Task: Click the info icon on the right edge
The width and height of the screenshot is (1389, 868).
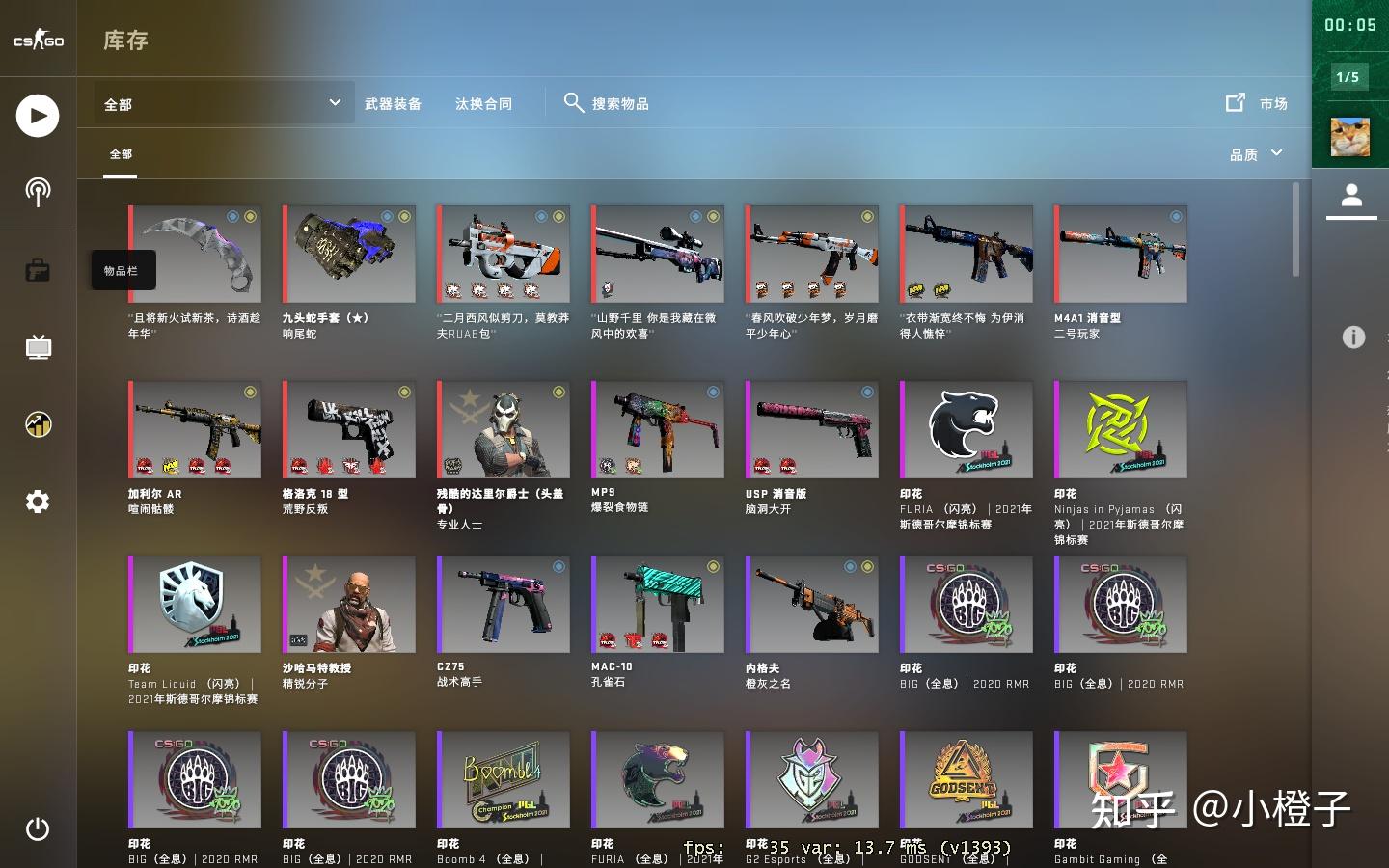Action: point(1353,338)
